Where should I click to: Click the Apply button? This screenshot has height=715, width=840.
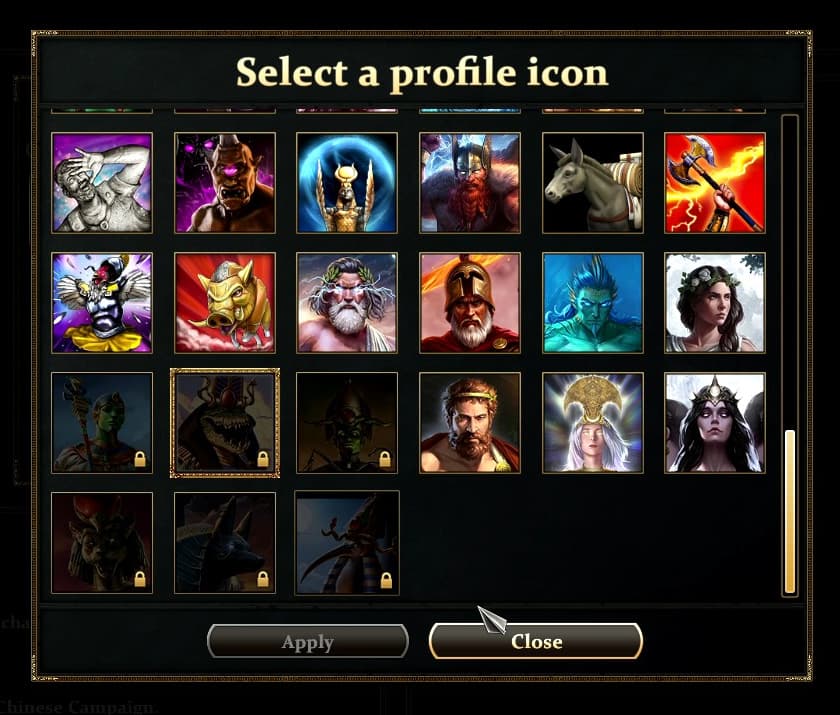pyautogui.click(x=307, y=642)
